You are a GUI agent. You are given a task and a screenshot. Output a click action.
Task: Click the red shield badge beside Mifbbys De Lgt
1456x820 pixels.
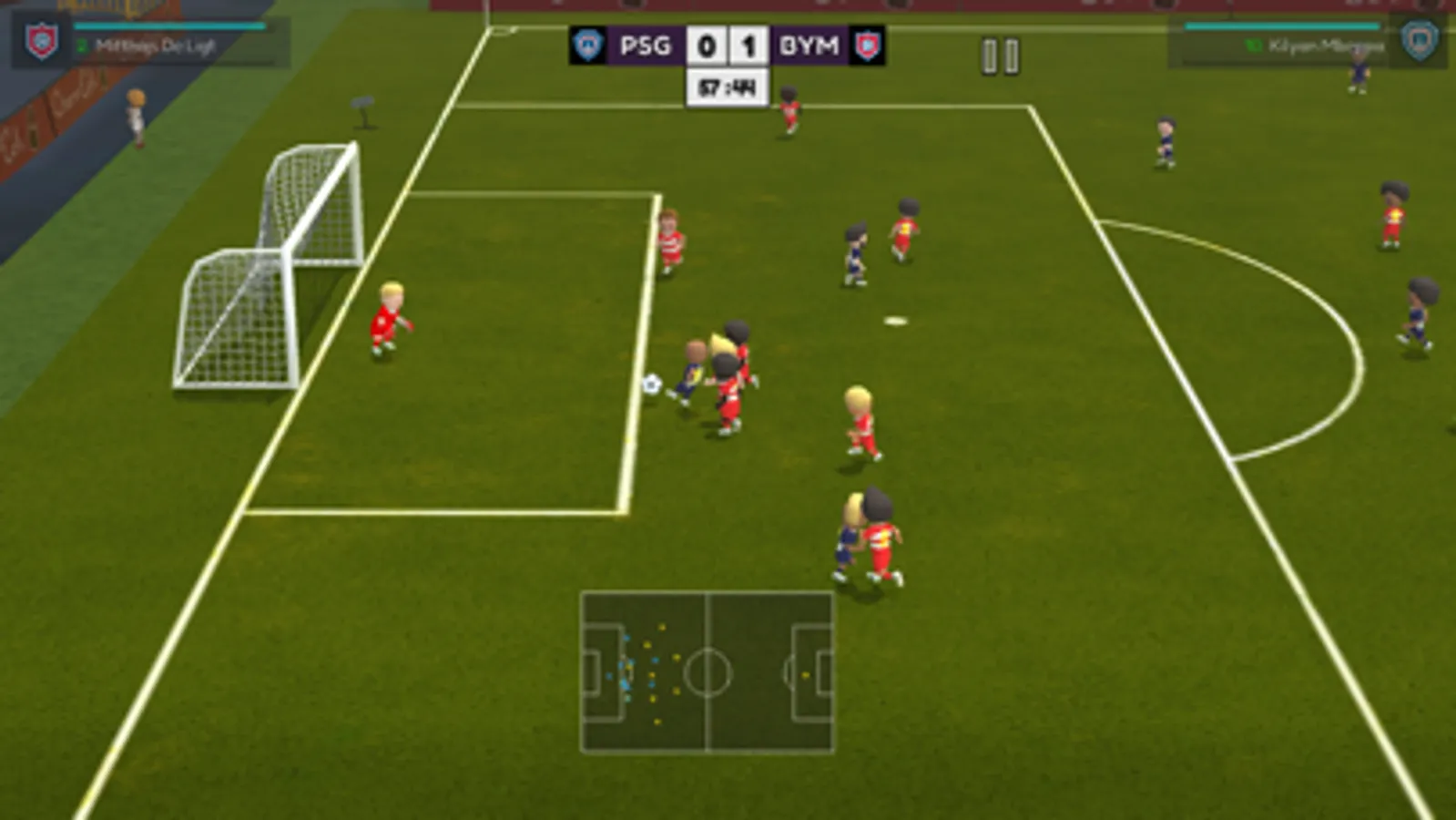pyautogui.click(x=40, y=42)
